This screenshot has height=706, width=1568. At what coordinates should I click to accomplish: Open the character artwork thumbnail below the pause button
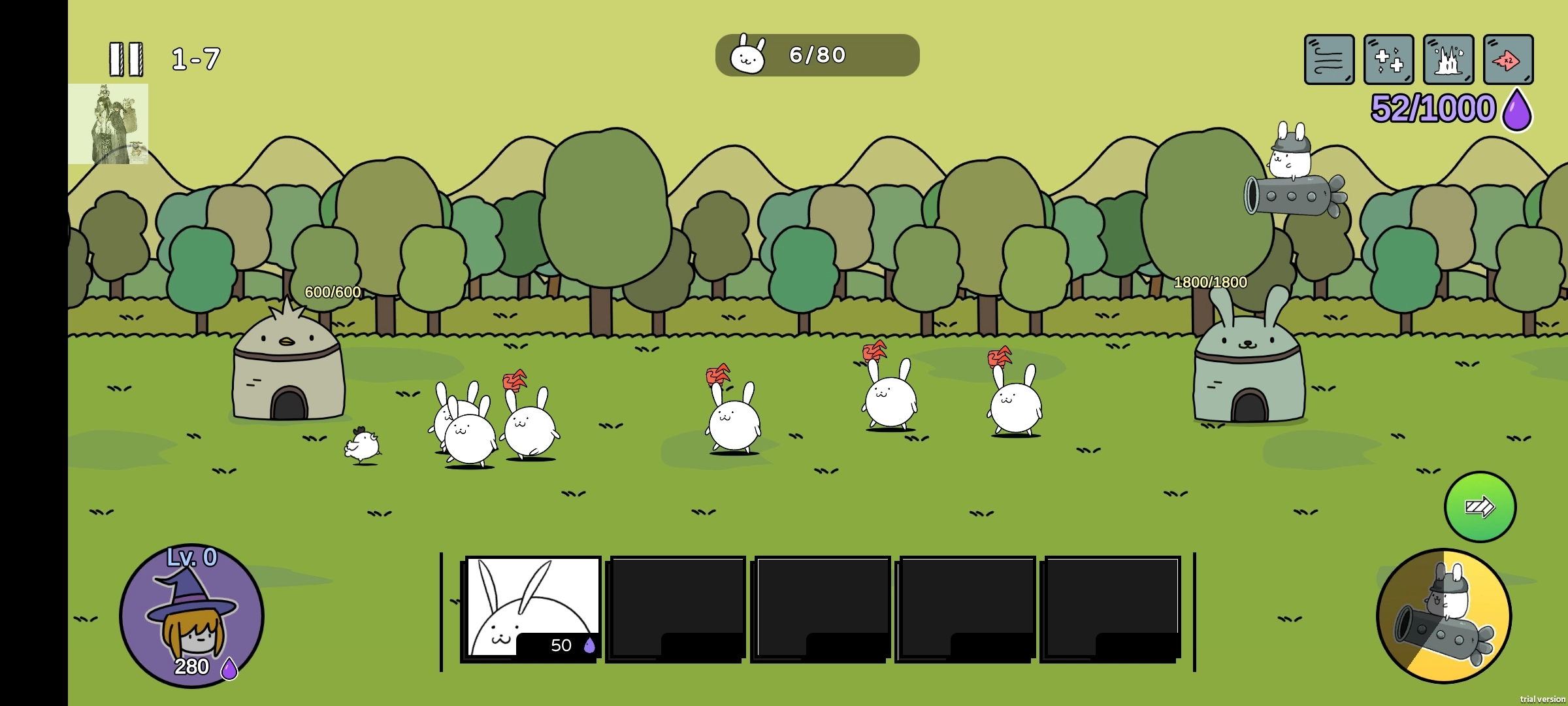110,124
